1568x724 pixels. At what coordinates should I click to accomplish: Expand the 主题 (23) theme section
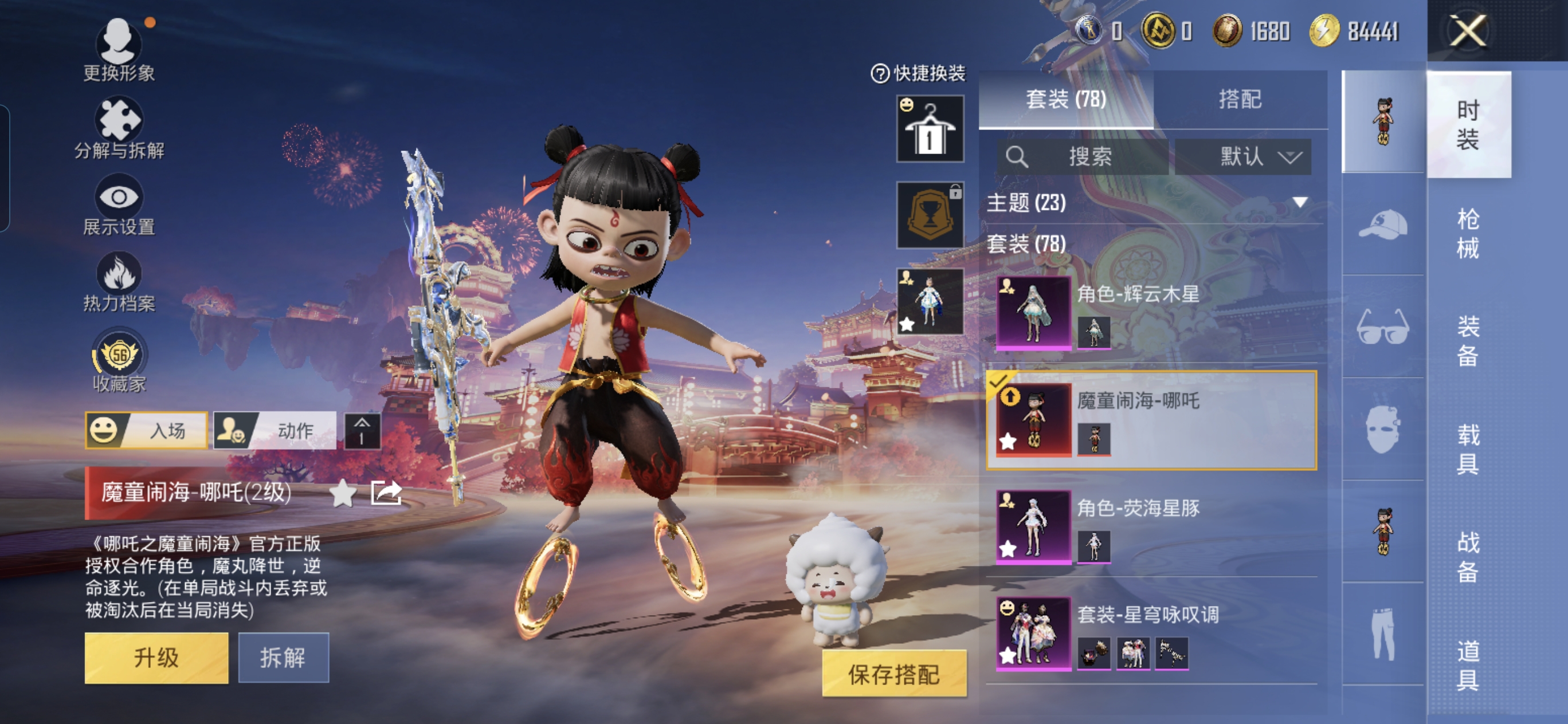click(x=1299, y=202)
